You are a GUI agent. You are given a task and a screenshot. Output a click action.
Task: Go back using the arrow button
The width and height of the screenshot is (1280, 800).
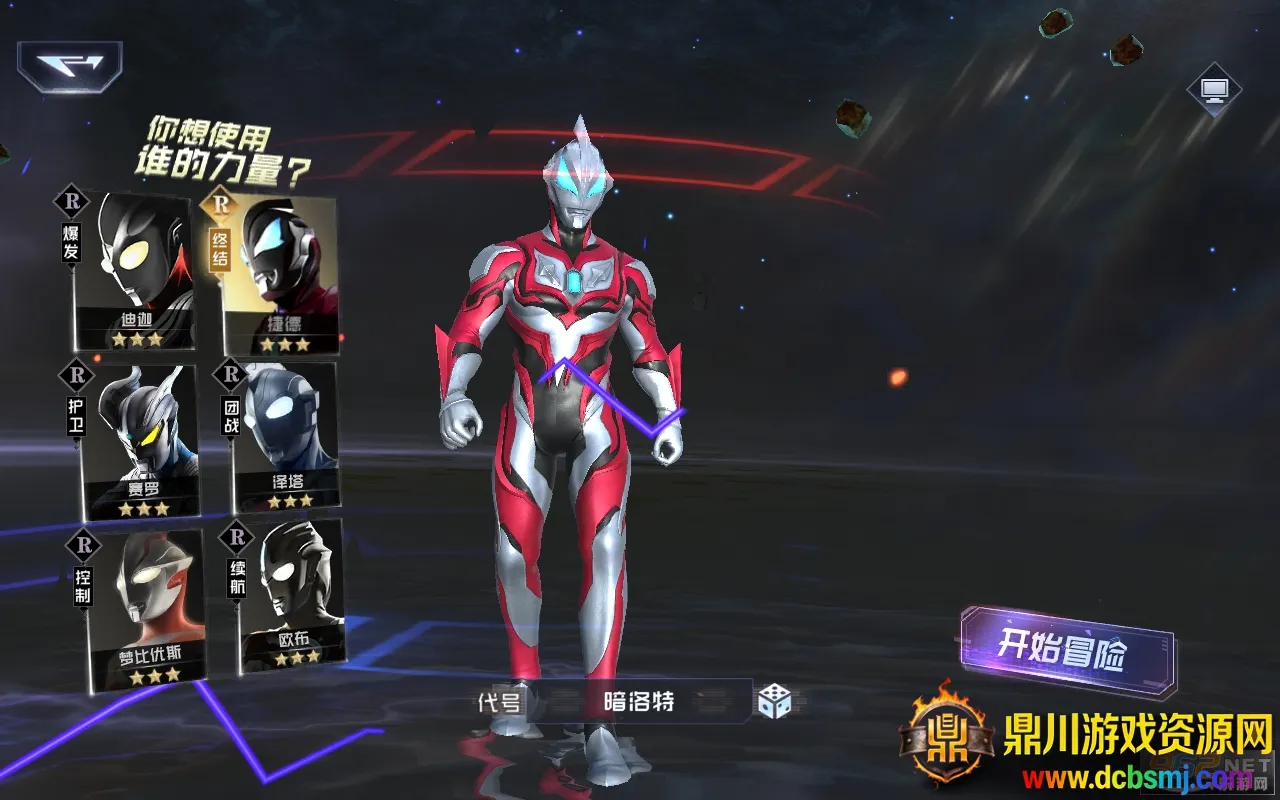click(x=69, y=66)
